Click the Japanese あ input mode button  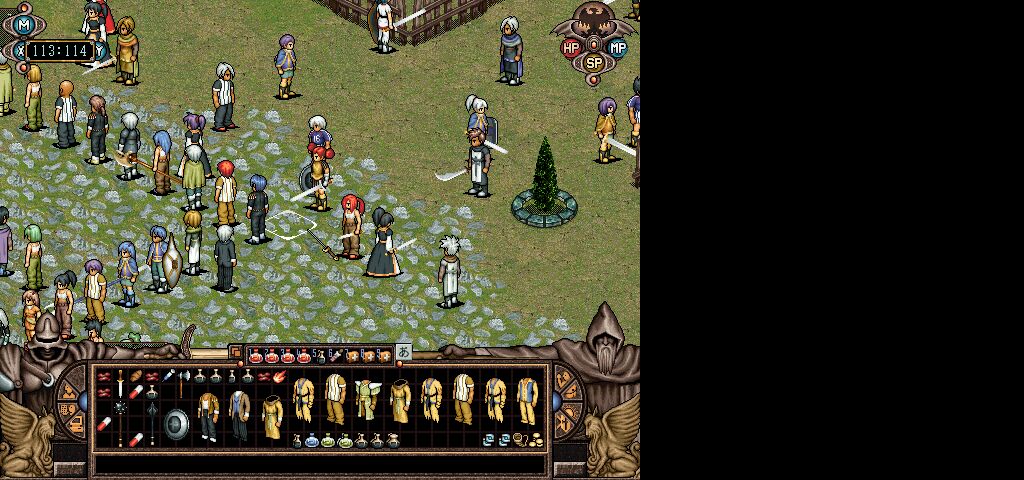click(403, 353)
